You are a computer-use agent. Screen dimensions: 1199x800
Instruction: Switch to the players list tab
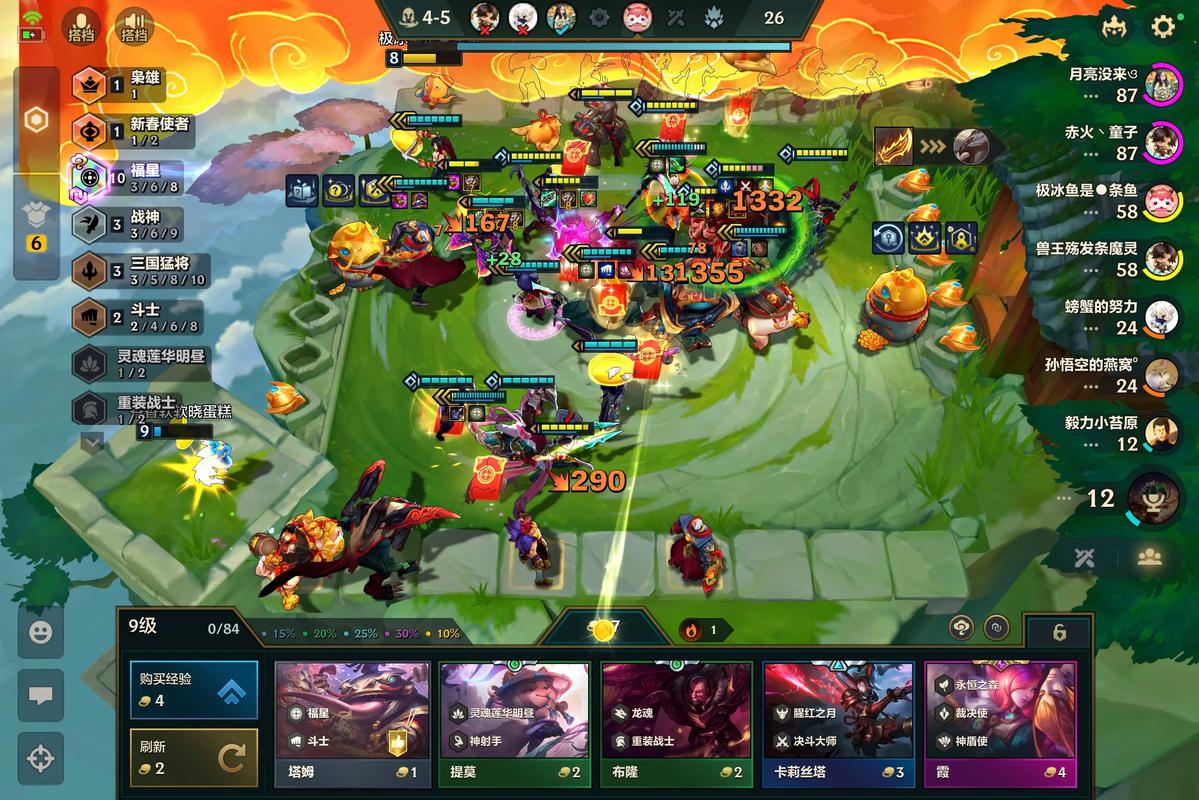pyautogui.click(x=1149, y=558)
